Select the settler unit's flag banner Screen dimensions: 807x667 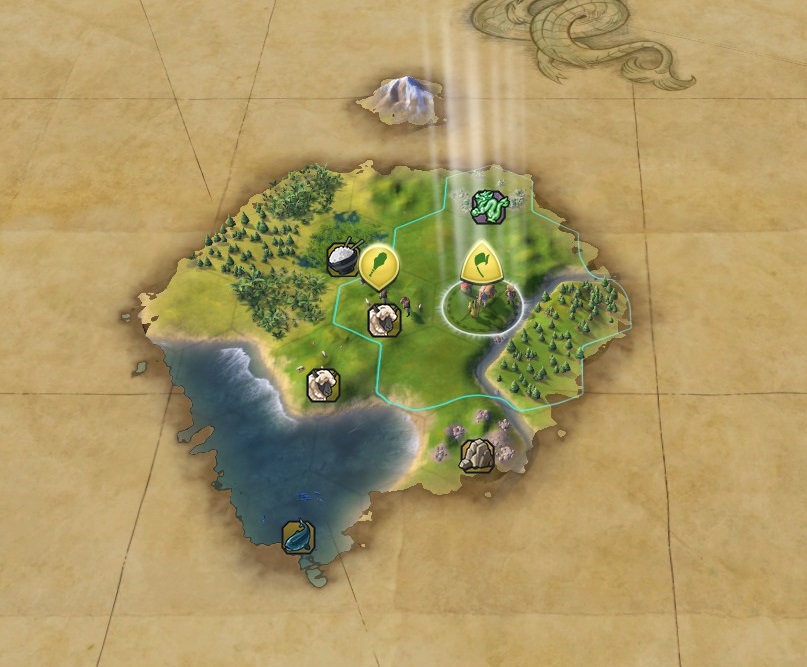481,262
